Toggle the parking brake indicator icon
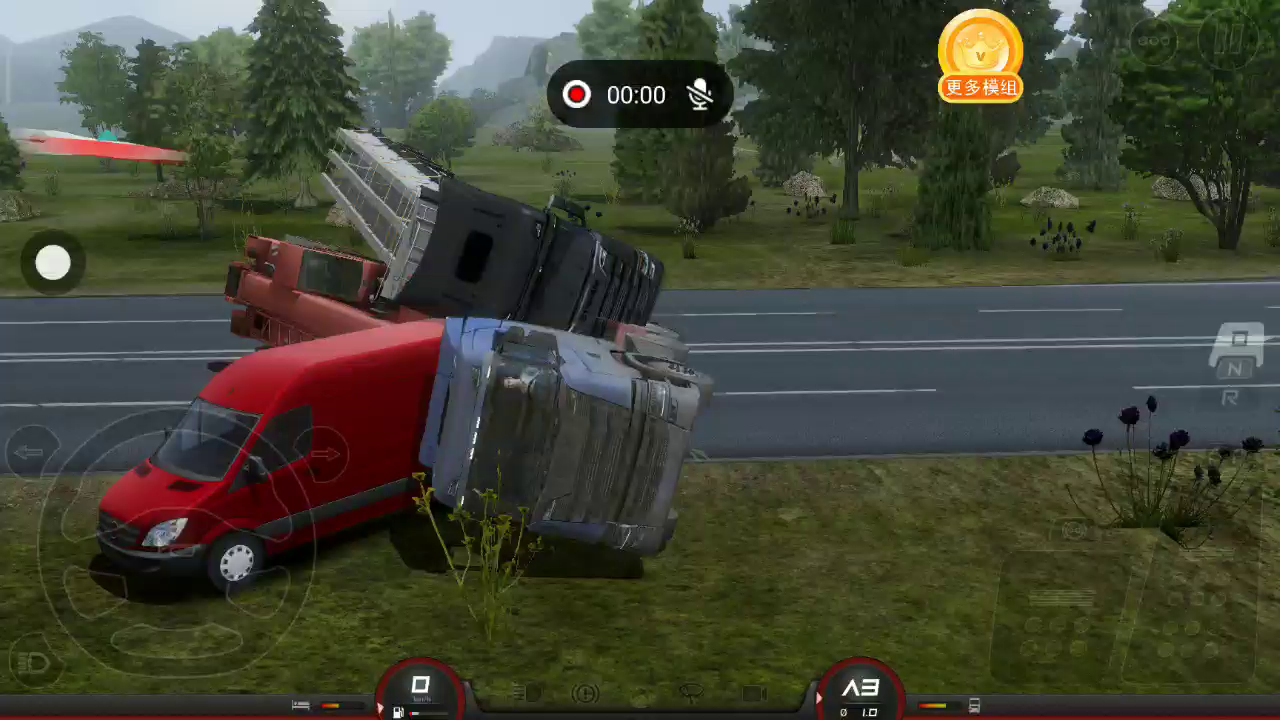Screen dimensions: 1280x720 pyautogui.click(x=585, y=693)
